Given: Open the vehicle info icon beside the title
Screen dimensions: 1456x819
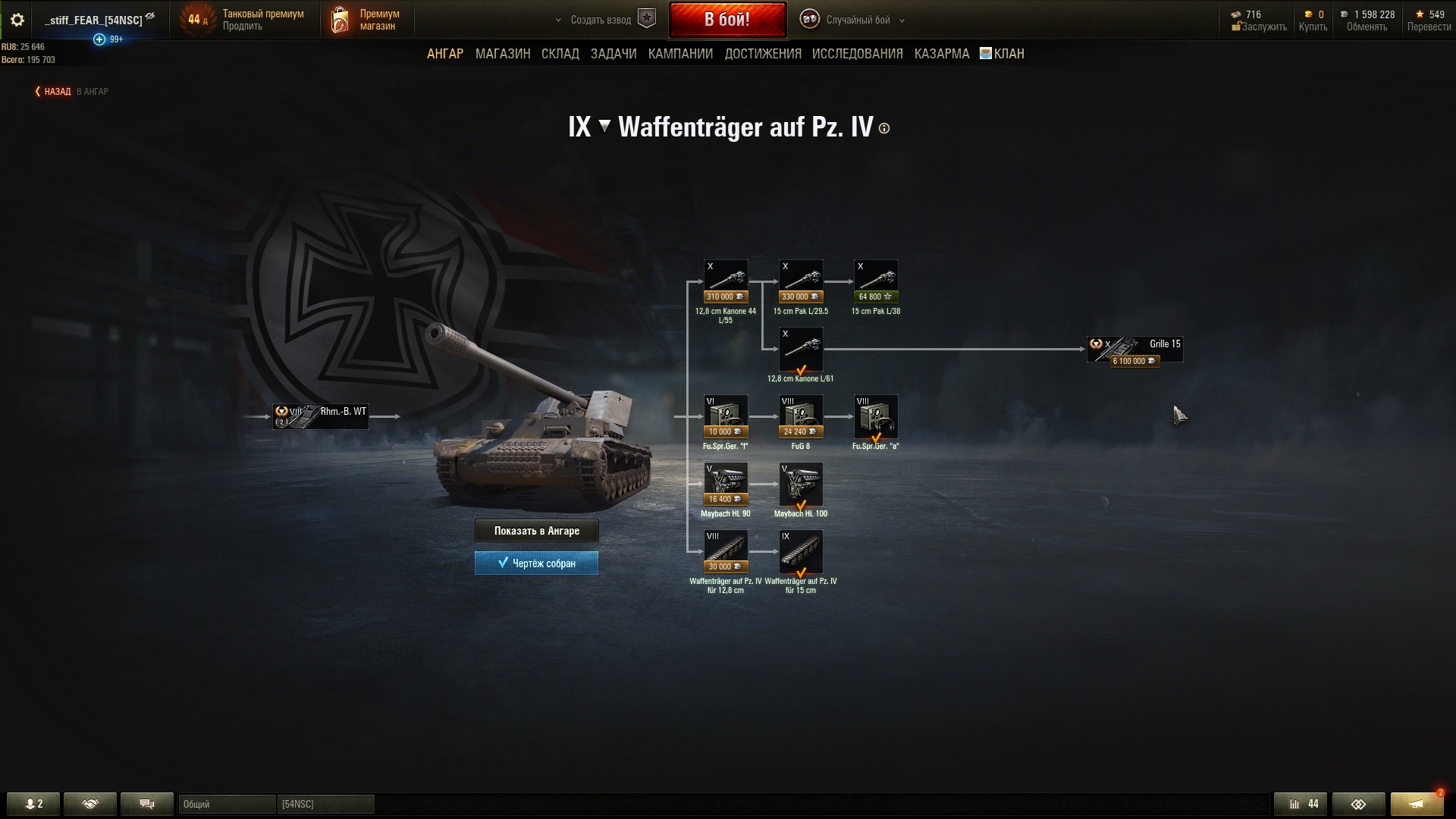Looking at the screenshot, I should click(x=884, y=129).
